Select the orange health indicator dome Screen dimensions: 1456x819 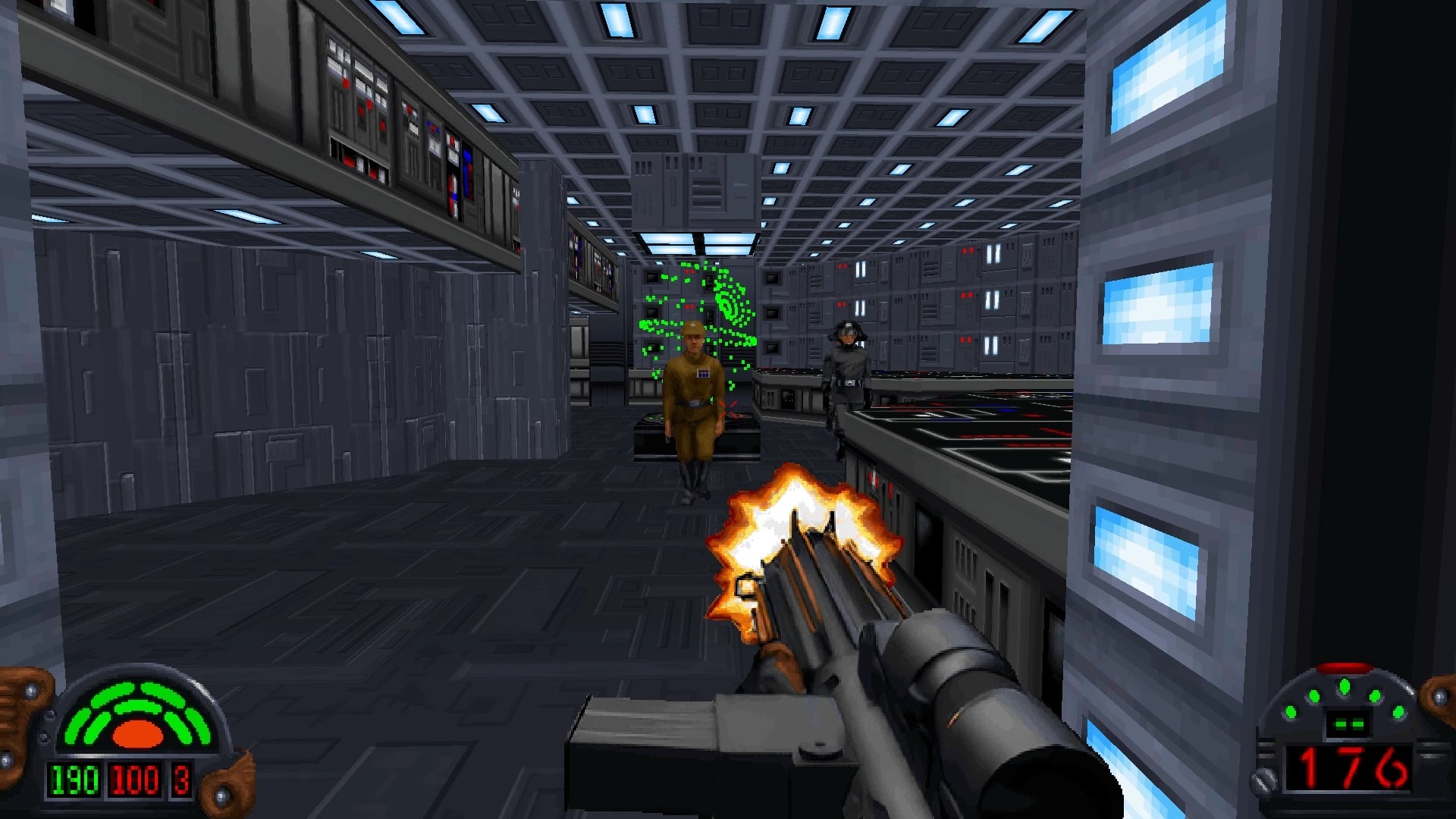click(x=137, y=733)
